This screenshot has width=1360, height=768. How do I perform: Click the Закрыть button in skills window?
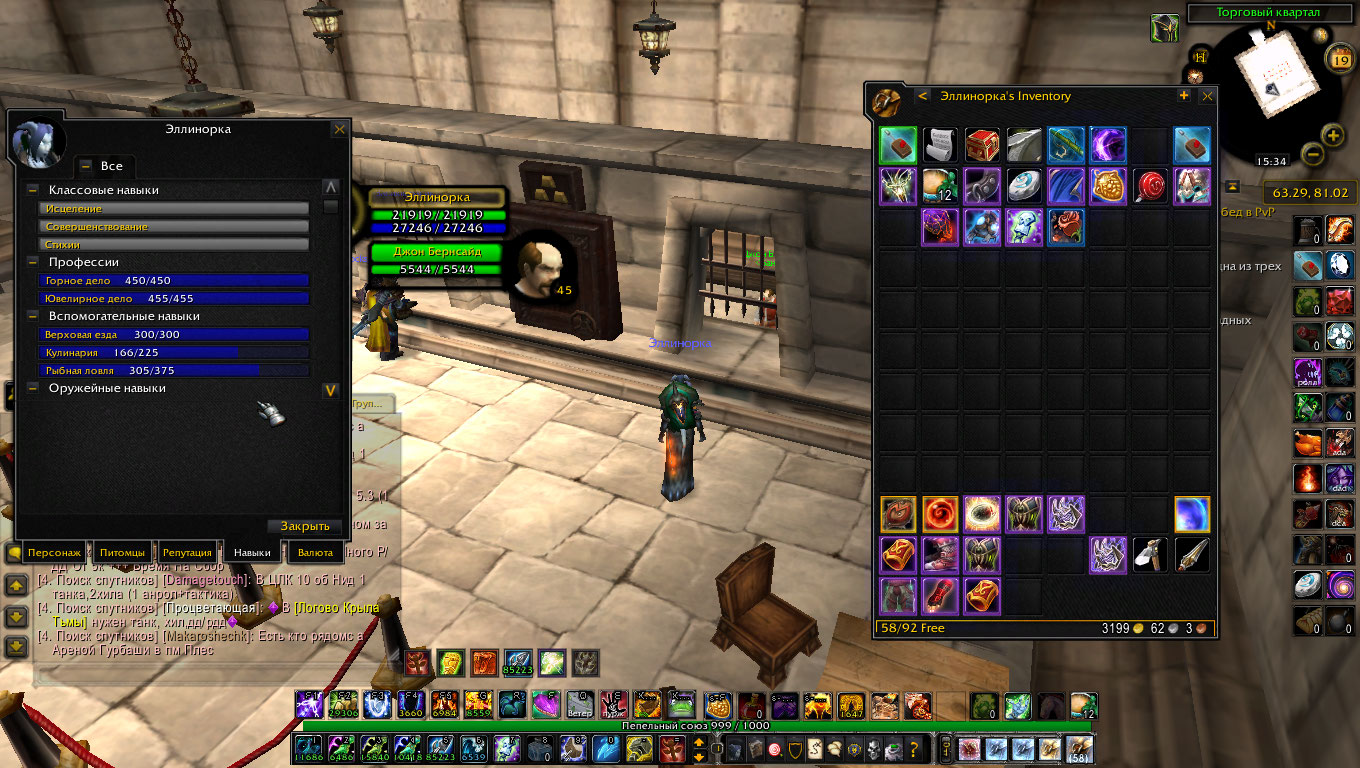tap(305, 527)
